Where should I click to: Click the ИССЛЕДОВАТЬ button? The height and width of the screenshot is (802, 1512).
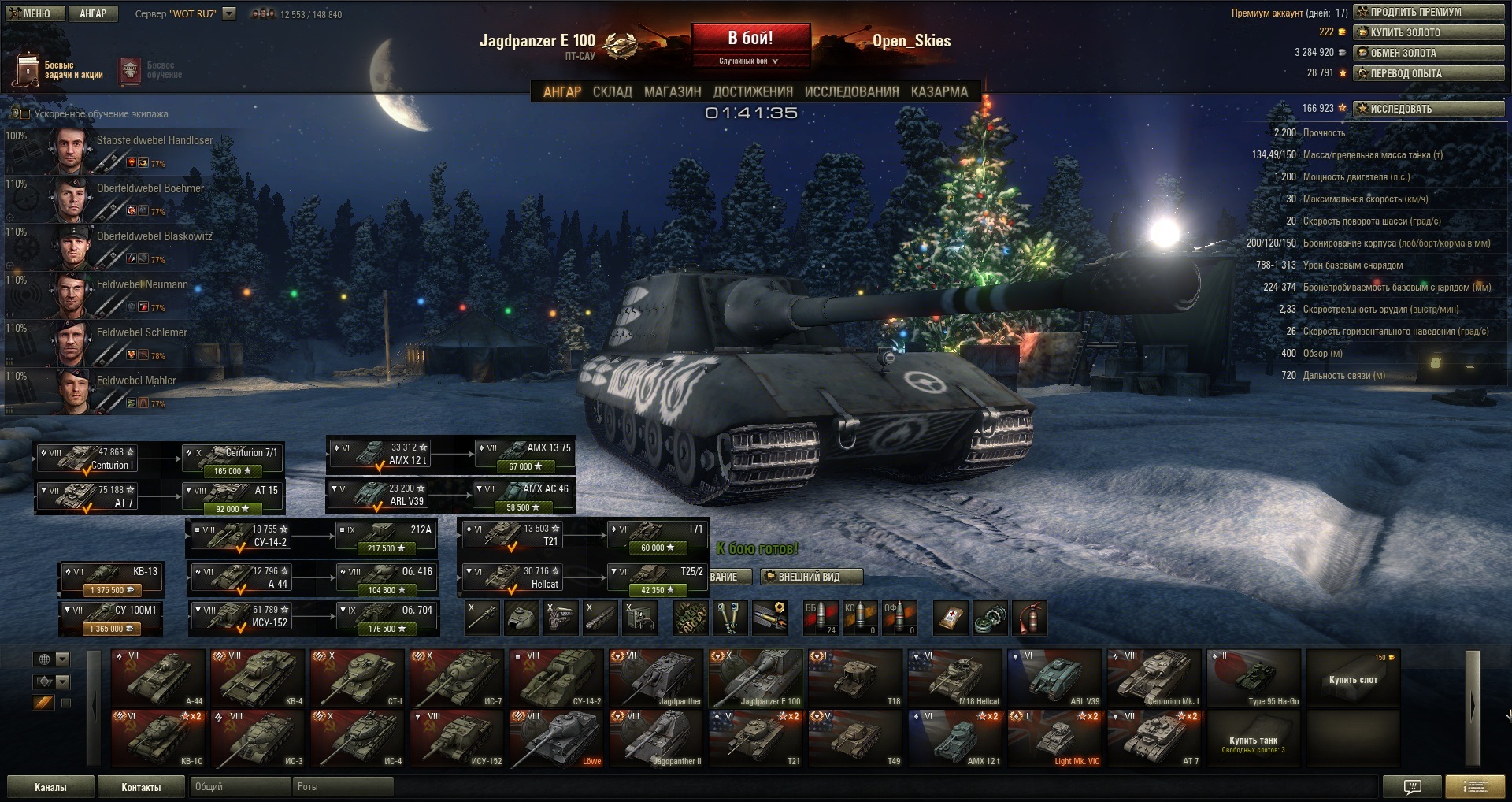(1428, 110)
